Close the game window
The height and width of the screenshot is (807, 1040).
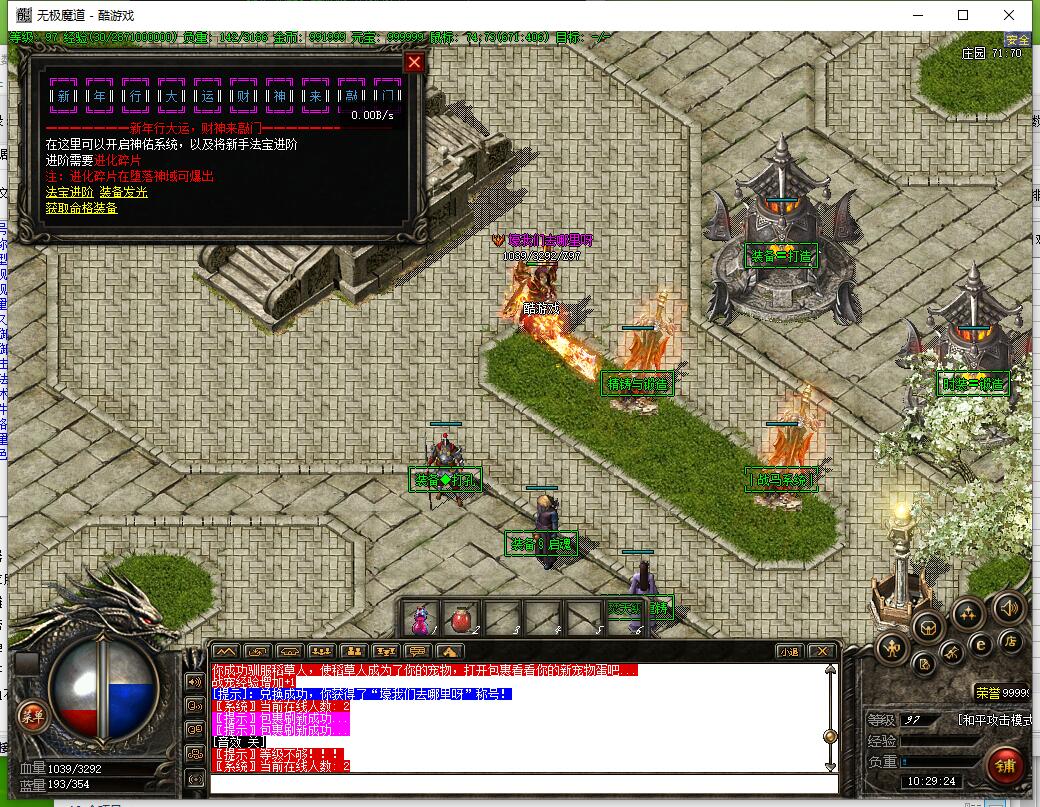pyautogui.click(x=1009, y=15)
